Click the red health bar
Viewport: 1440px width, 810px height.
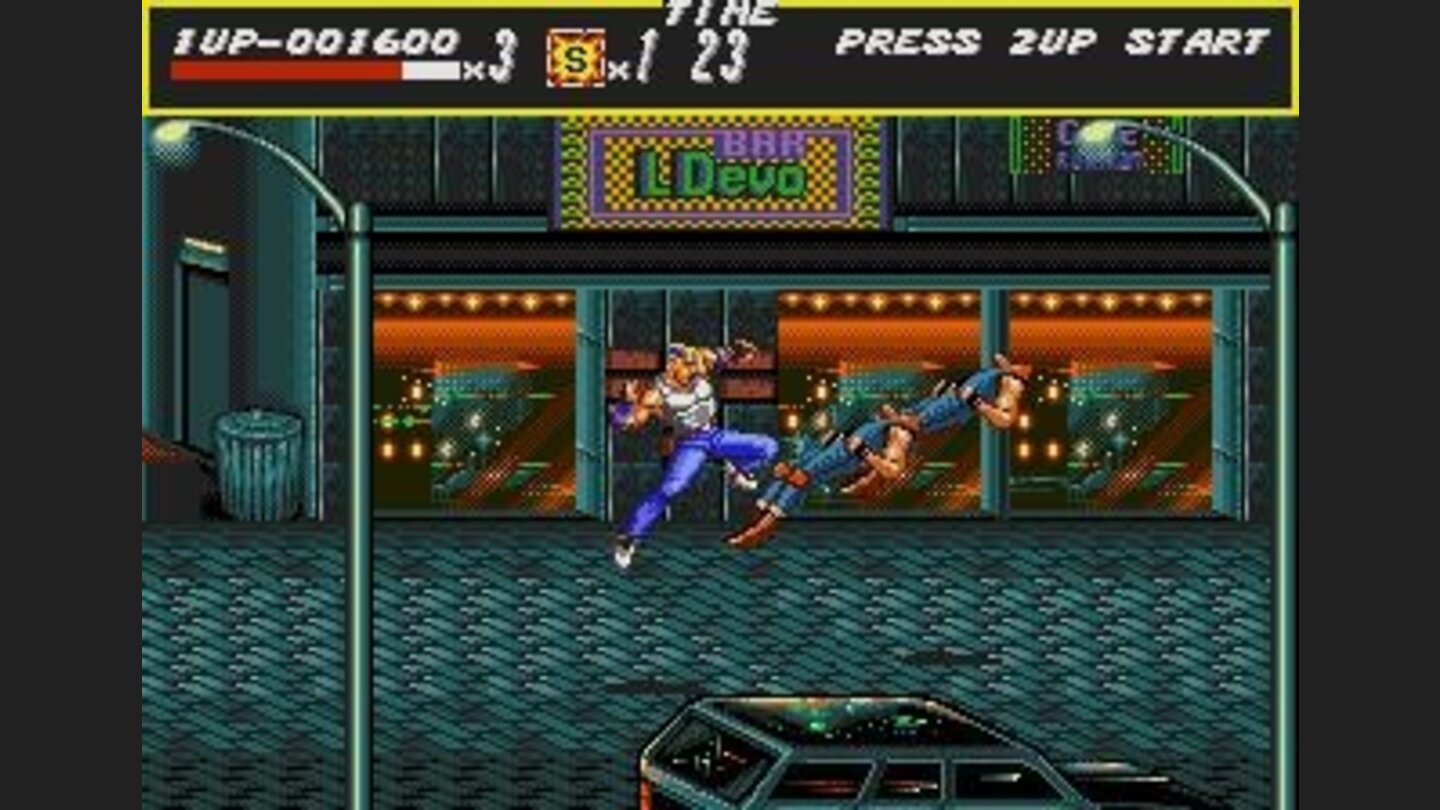click(285, 67)
